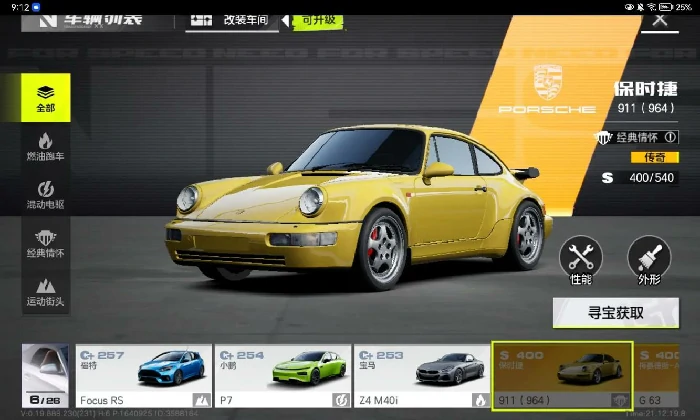This screenshot has width=700, height=420.
Task: Open the 改装车间 tuning workshop tab
Action: pos(233,19)
